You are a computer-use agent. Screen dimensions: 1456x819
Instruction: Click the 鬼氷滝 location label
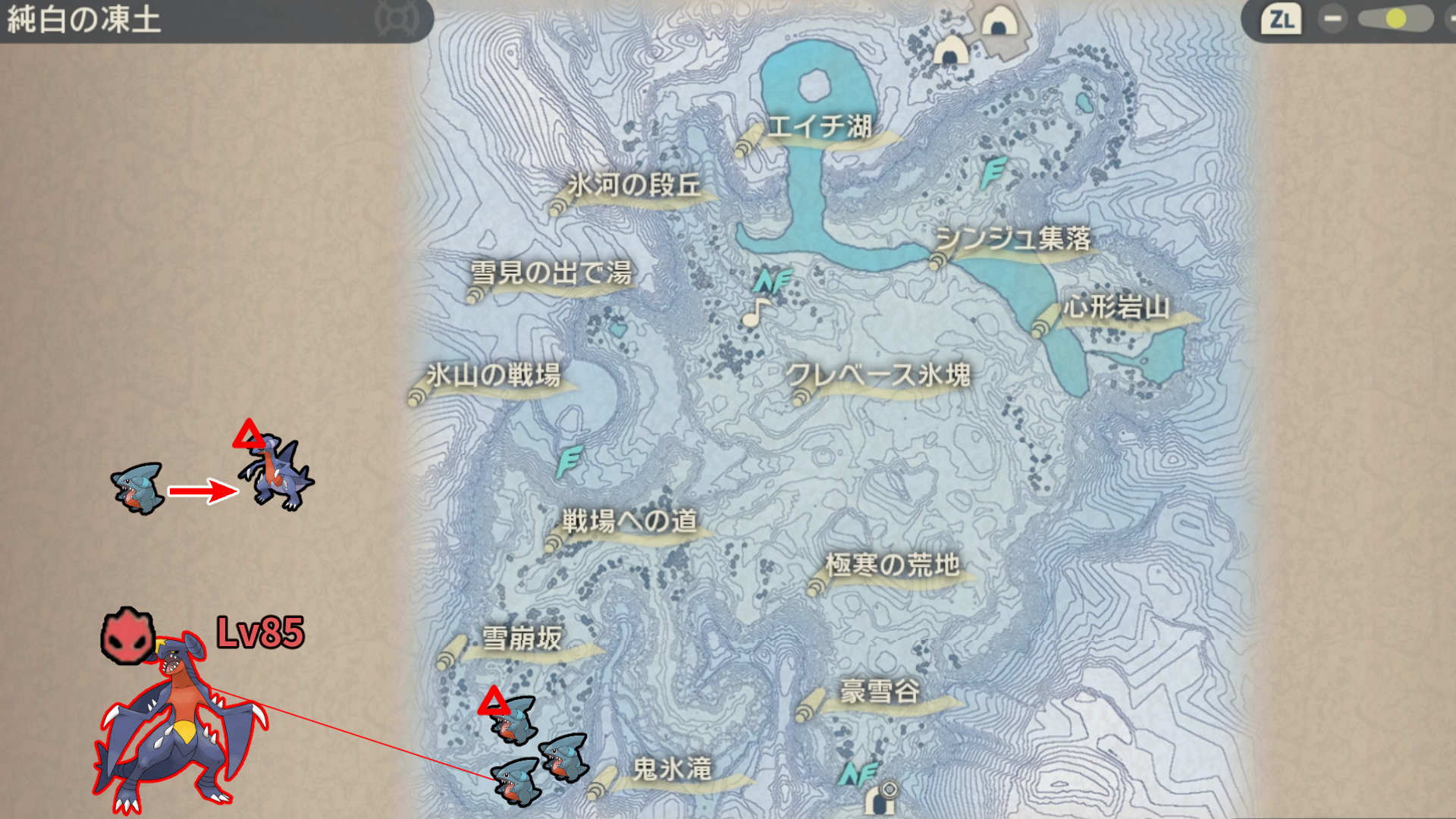tap(672, 770)
